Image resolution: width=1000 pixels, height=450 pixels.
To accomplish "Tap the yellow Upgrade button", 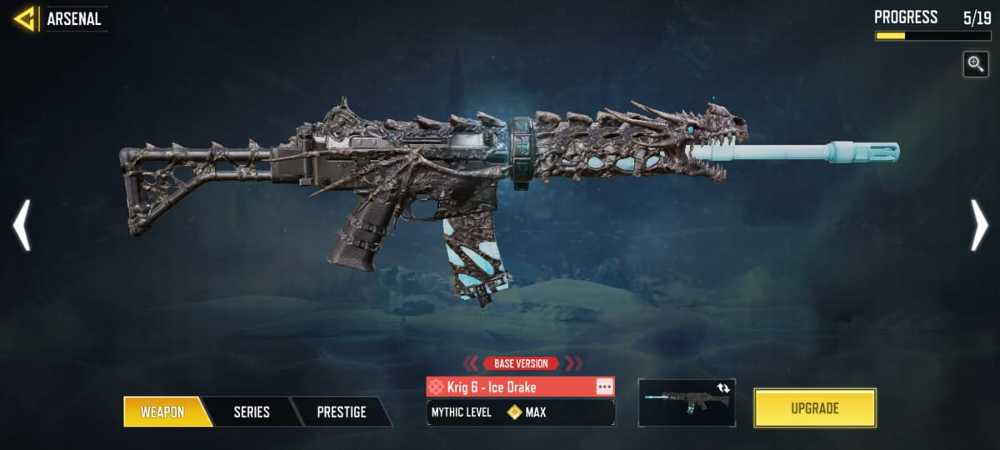I will (x=814, y=408).
